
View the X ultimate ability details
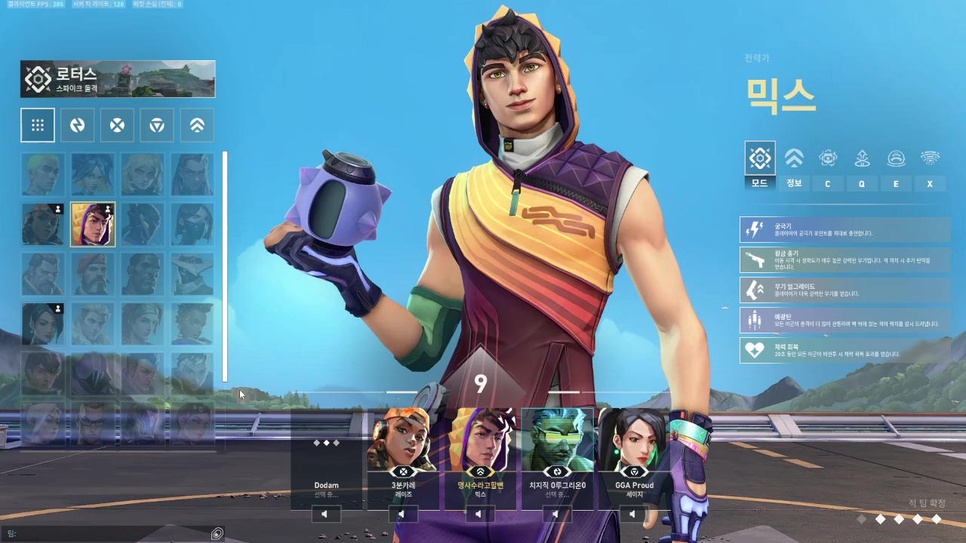click(930, 164)
